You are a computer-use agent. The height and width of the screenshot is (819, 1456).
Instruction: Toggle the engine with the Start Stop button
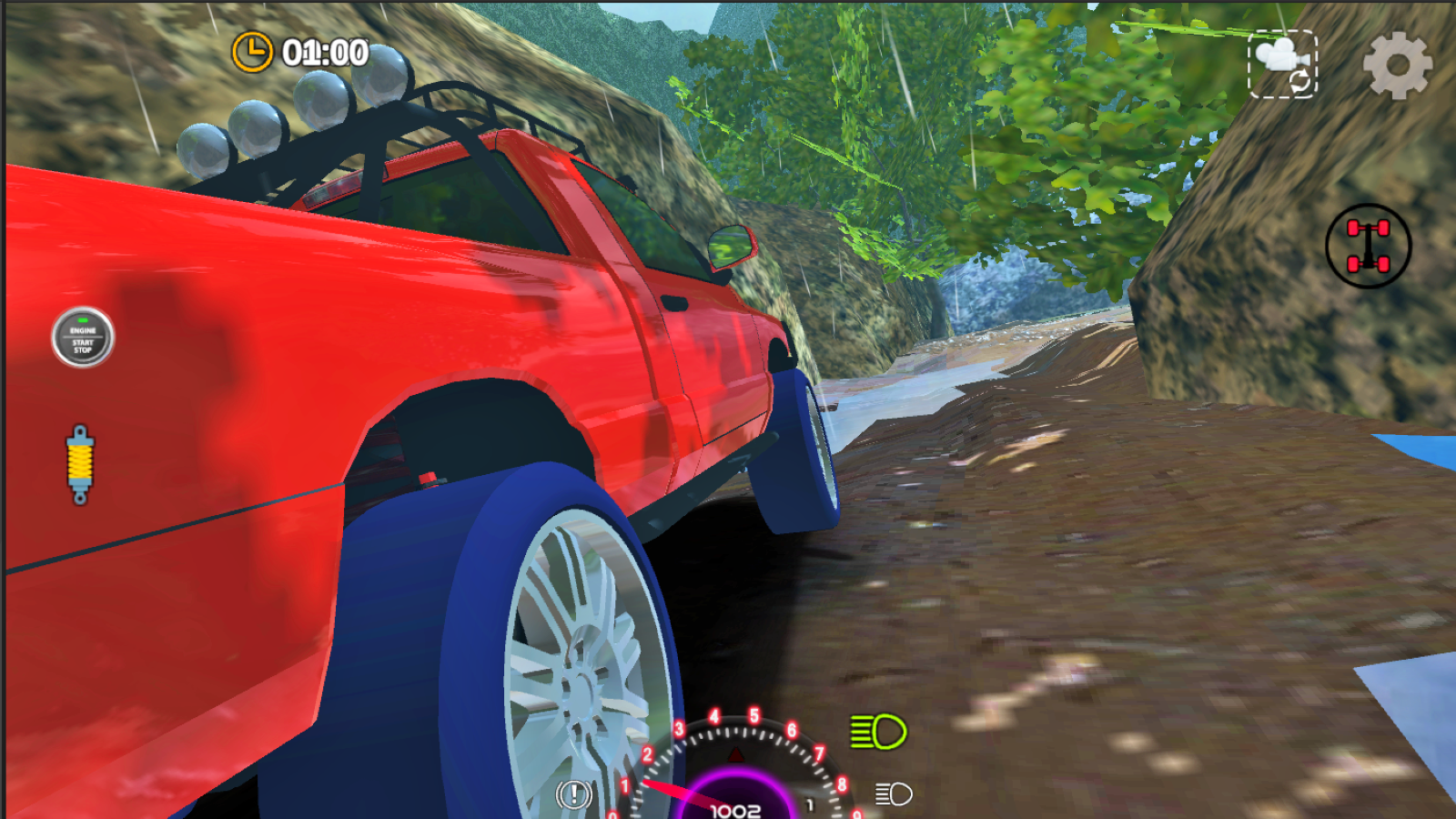pos(84,337)
